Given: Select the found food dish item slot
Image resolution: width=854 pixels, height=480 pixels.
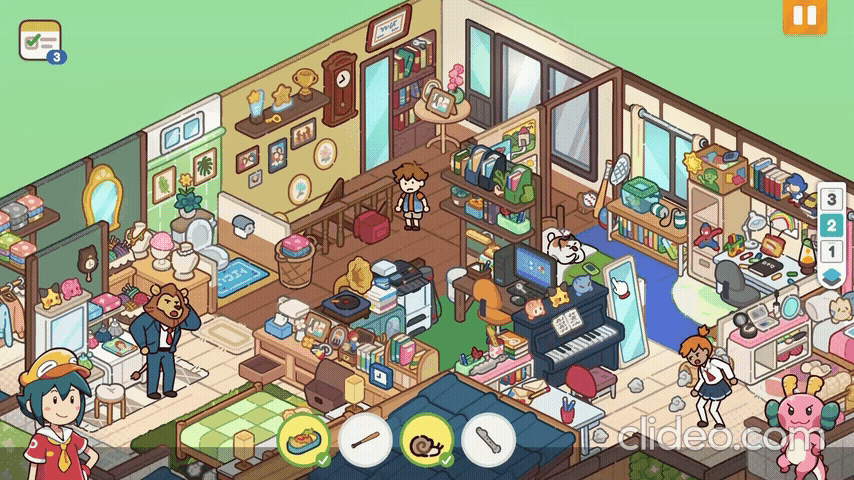Looking at the screenshot, I should [303, 438].
